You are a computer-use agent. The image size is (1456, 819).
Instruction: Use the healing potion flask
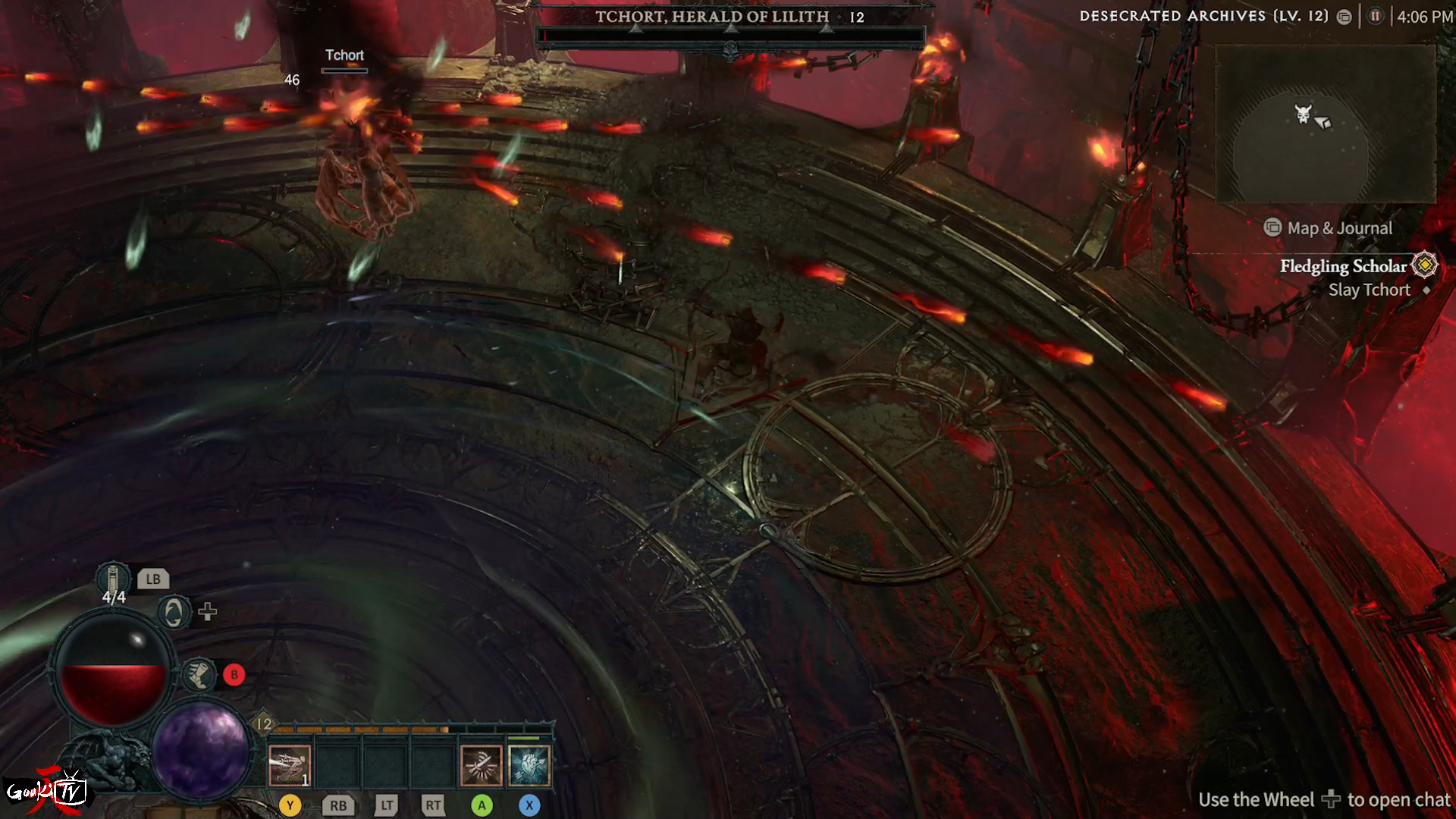(x=113, y=580)
